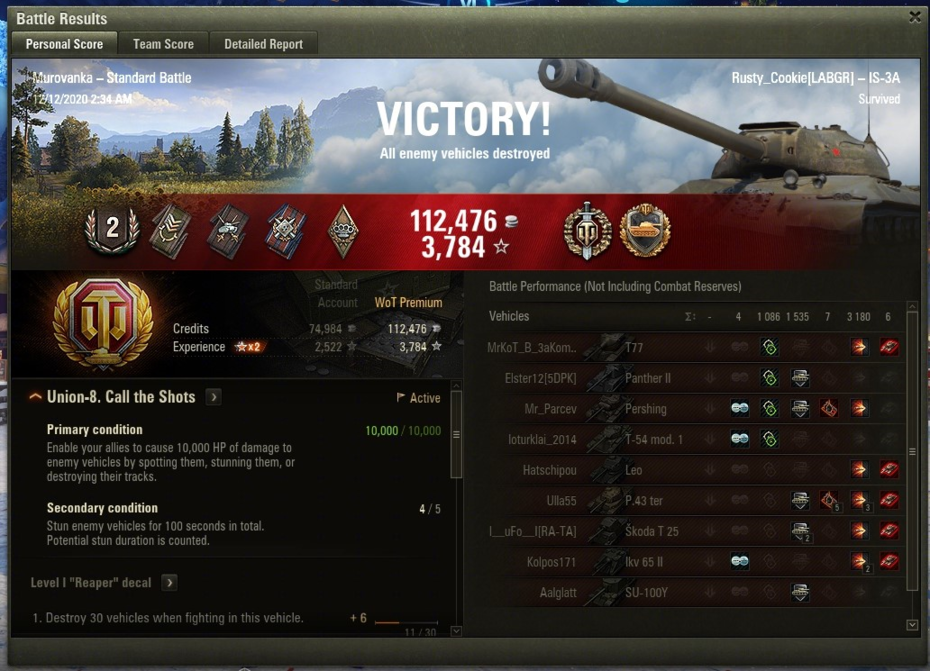Click the gold tank medal achievement
Viewport: 930px width, 671px height.
(x=644, y=230)
